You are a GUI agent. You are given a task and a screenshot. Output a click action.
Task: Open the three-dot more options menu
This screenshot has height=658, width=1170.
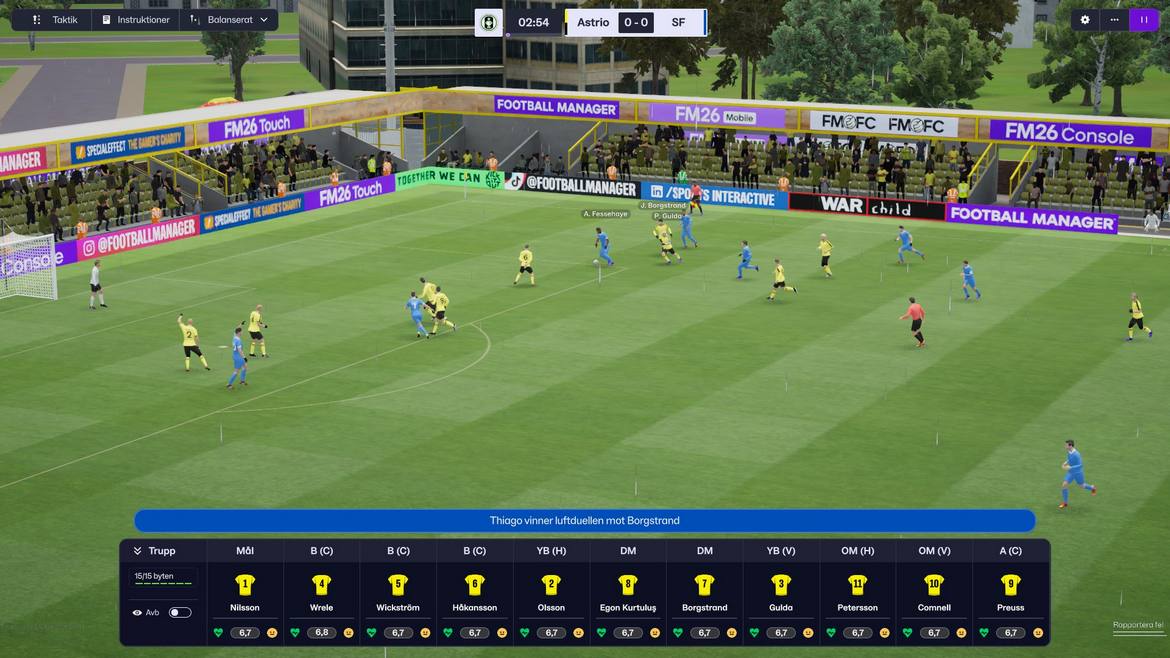(1114, 20)
